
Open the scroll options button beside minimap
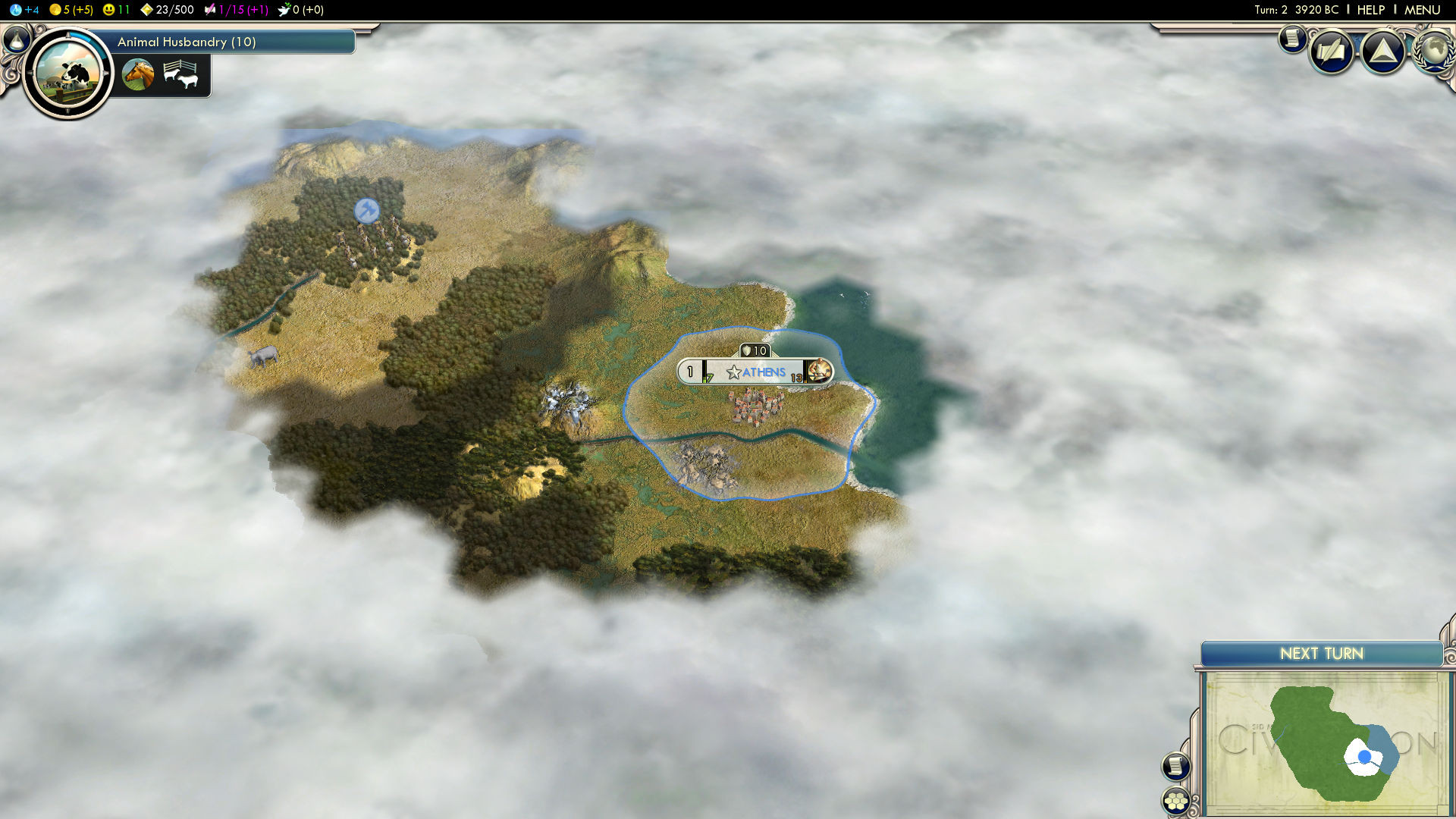tap(1175, 766)
